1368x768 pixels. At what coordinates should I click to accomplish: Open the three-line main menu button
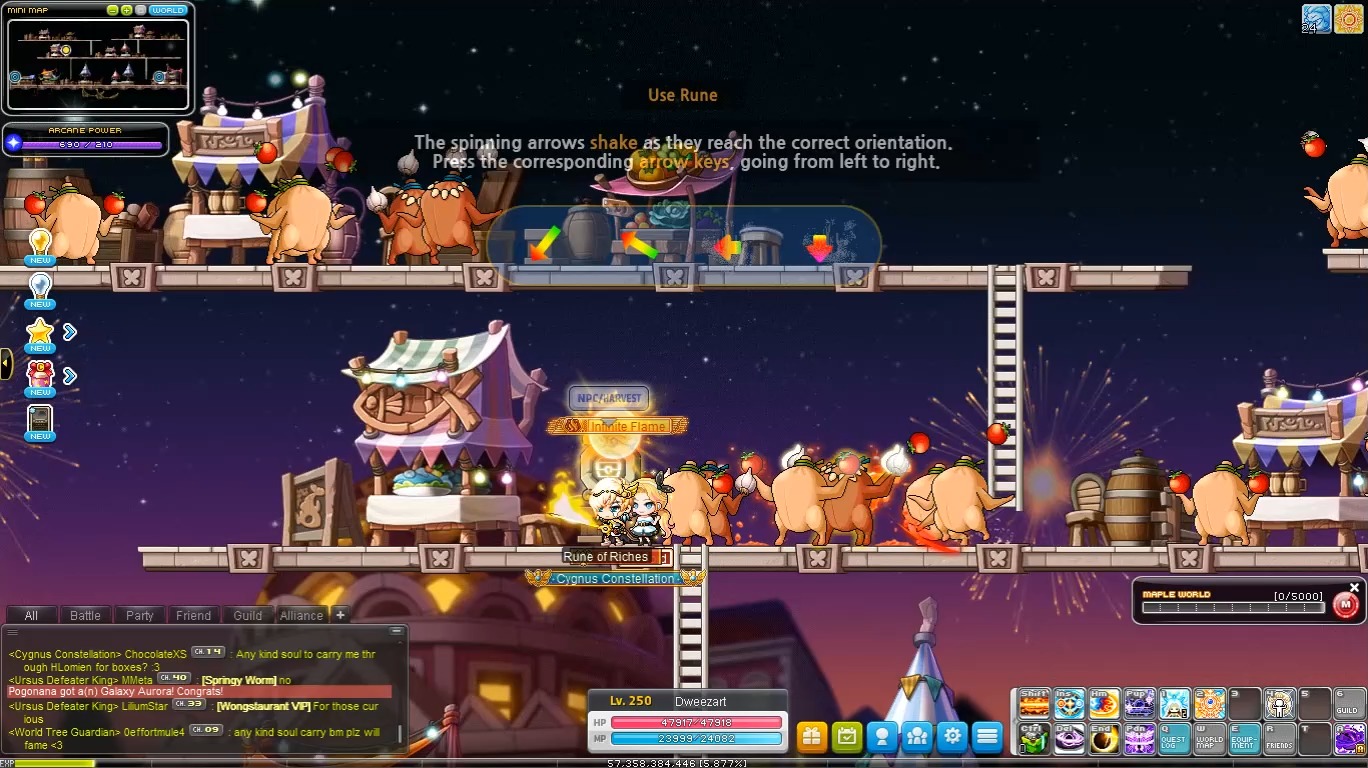pos(987,737)
